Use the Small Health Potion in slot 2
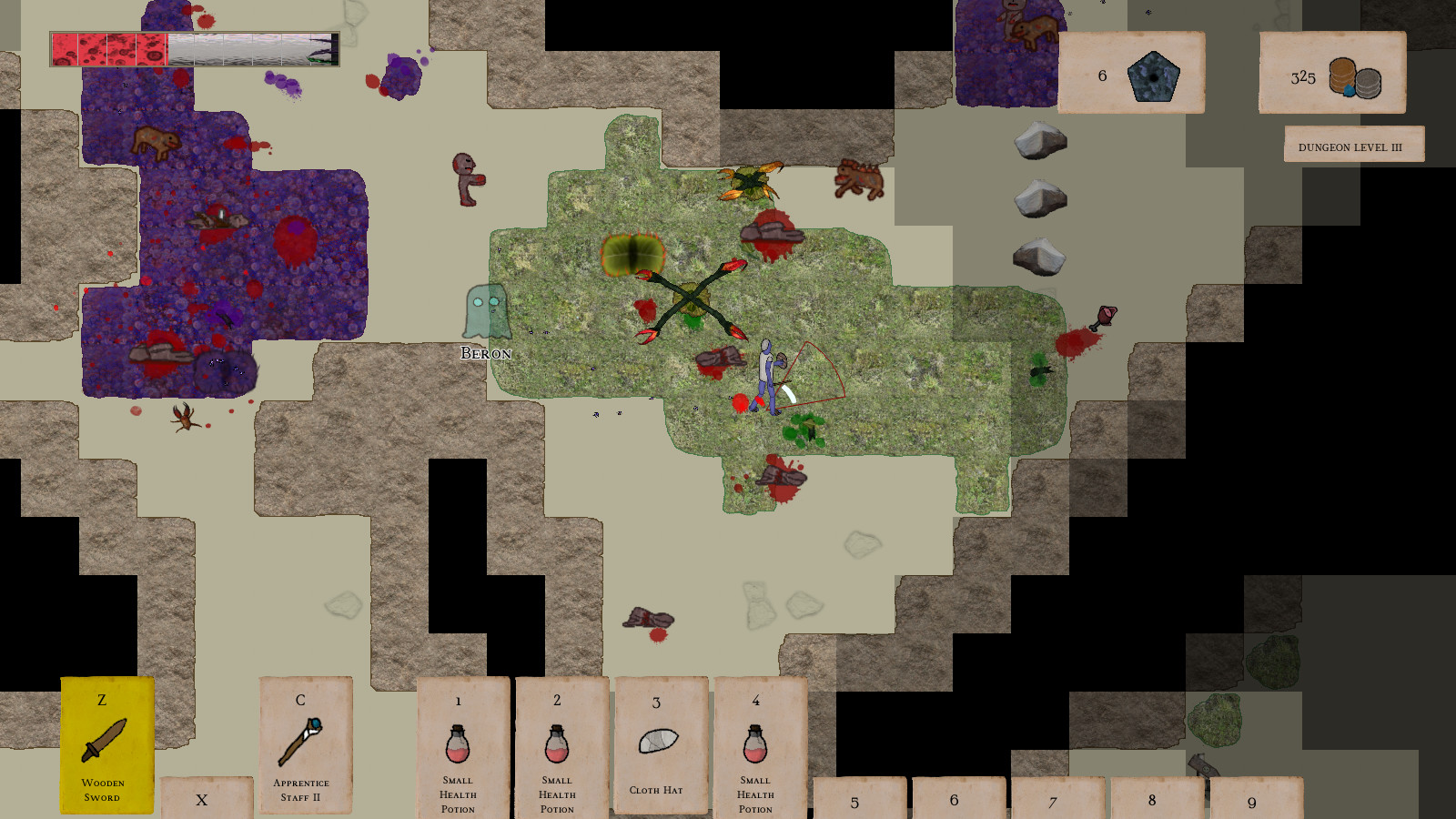The width and height of the screenshot is (1456, 819). [558, 746]
